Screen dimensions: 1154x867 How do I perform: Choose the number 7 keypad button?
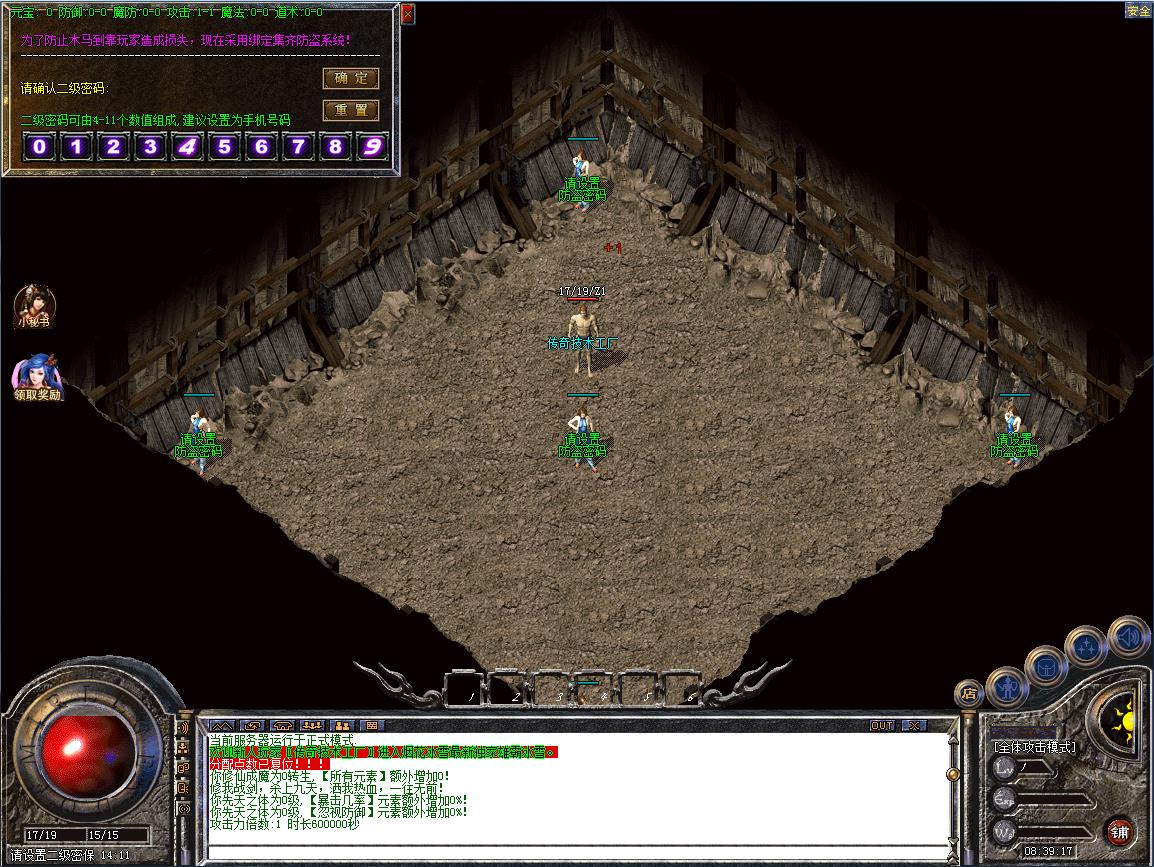click(298, 148)
